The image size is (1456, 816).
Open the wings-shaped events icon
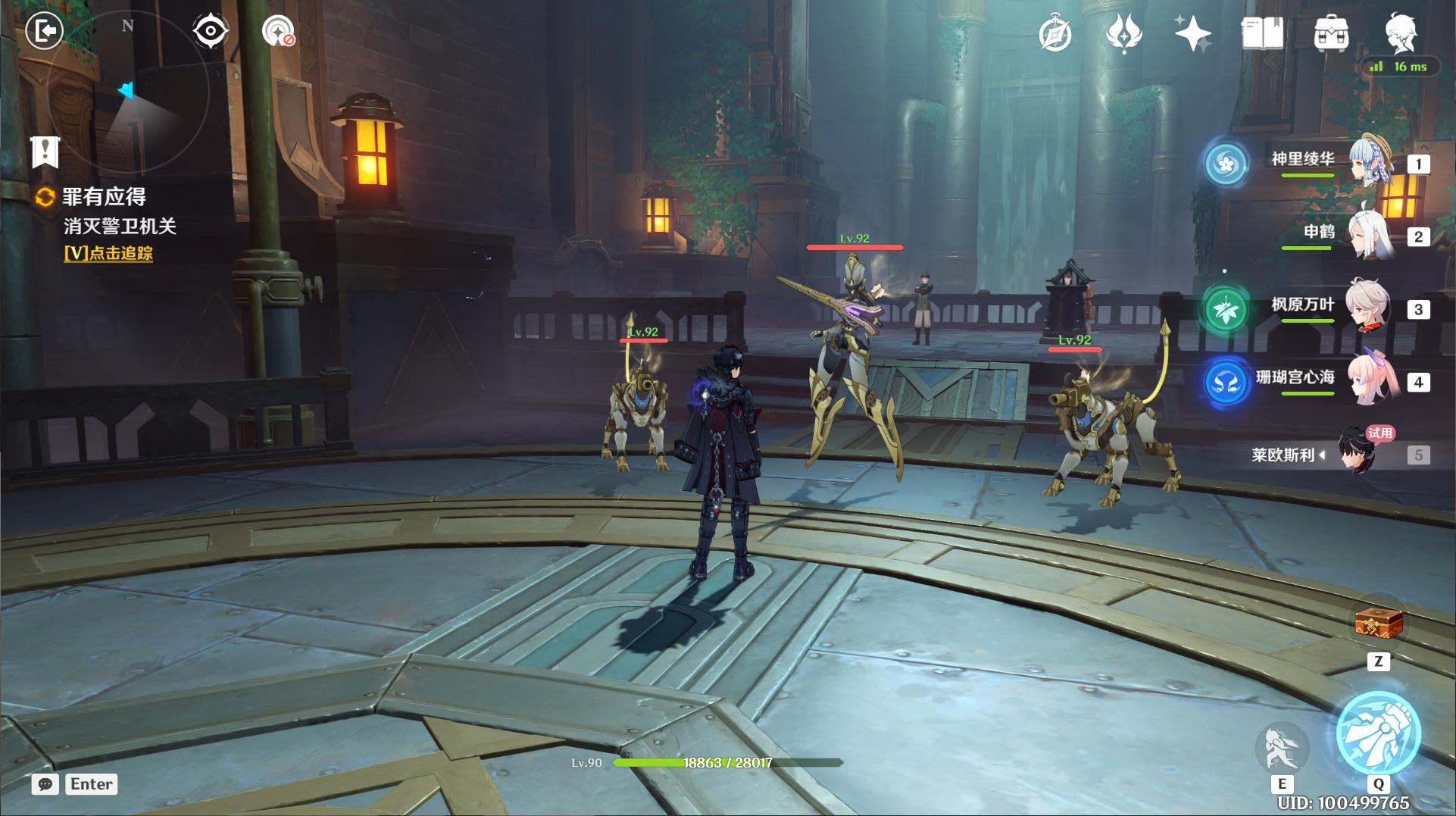coord(1123,34)
